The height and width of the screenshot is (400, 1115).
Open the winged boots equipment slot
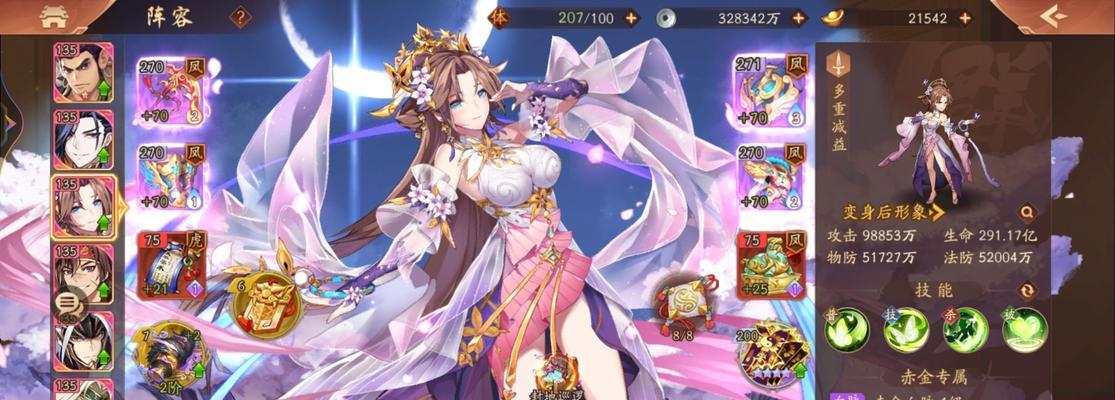pyautogui.click(x=770, y=177)
